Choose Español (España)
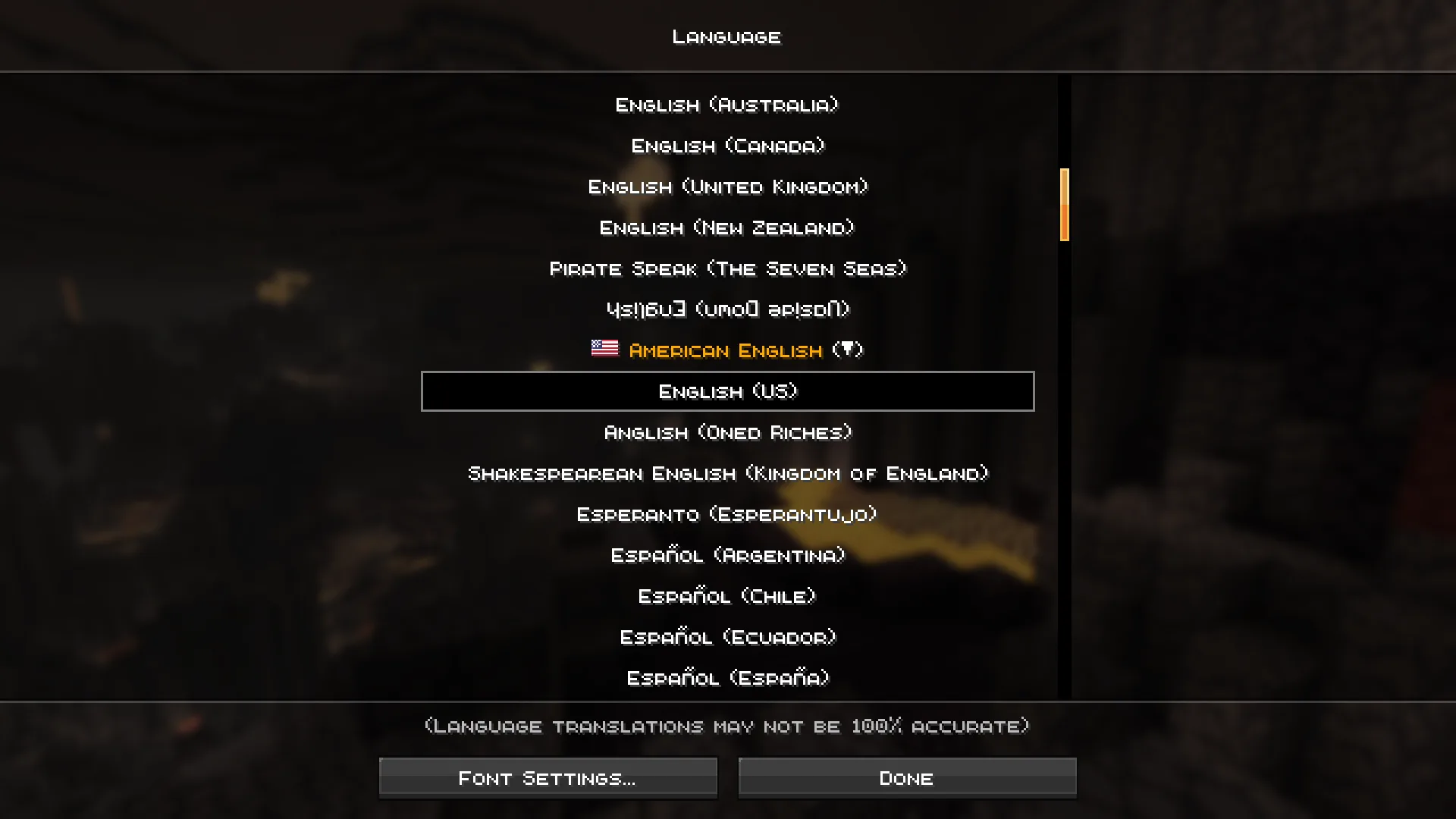The height and width of the screenshot is (819, 1456). tap(726, 678)
